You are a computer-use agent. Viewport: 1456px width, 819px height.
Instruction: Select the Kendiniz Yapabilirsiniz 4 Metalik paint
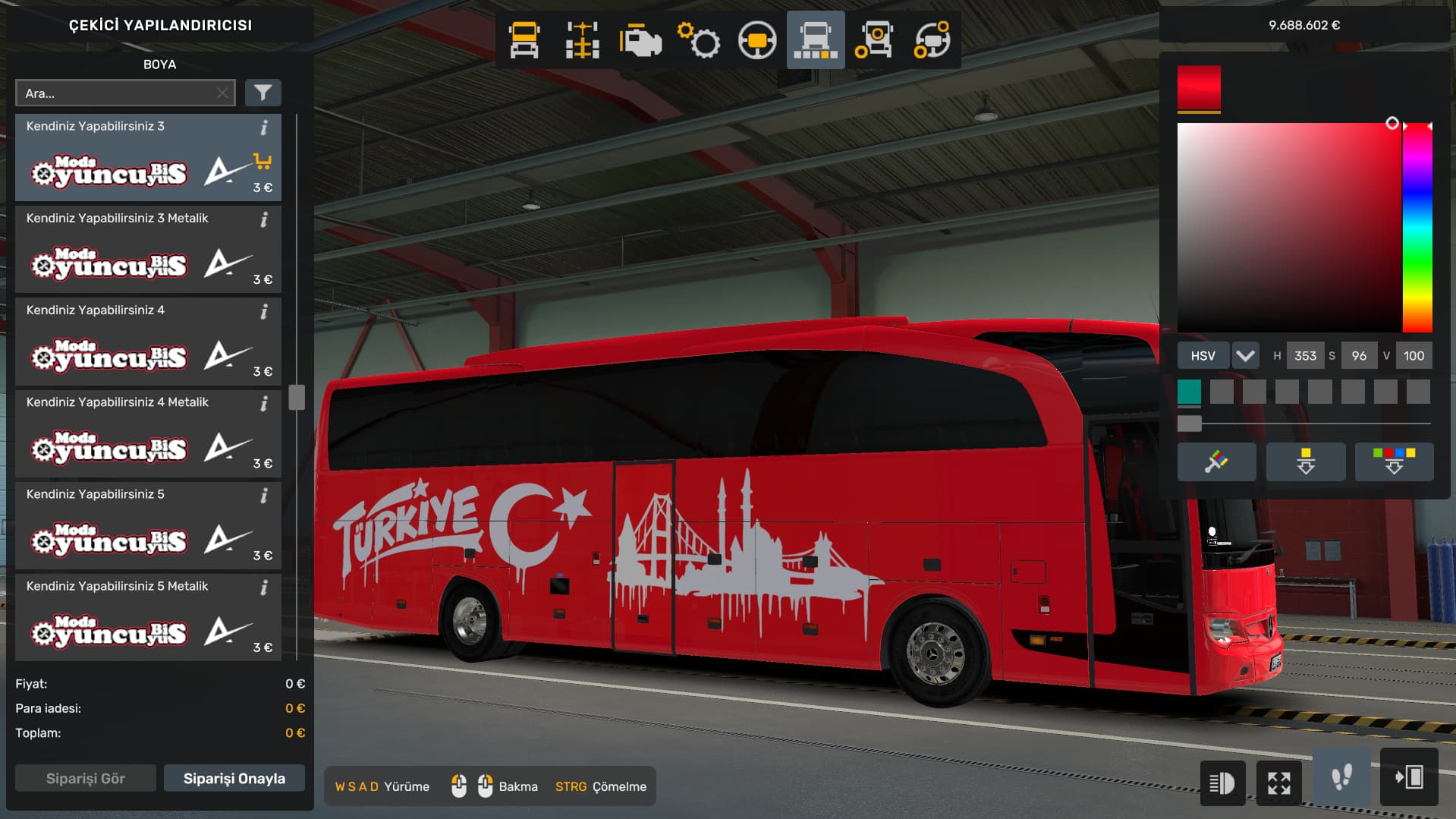[x=148, y=433]
